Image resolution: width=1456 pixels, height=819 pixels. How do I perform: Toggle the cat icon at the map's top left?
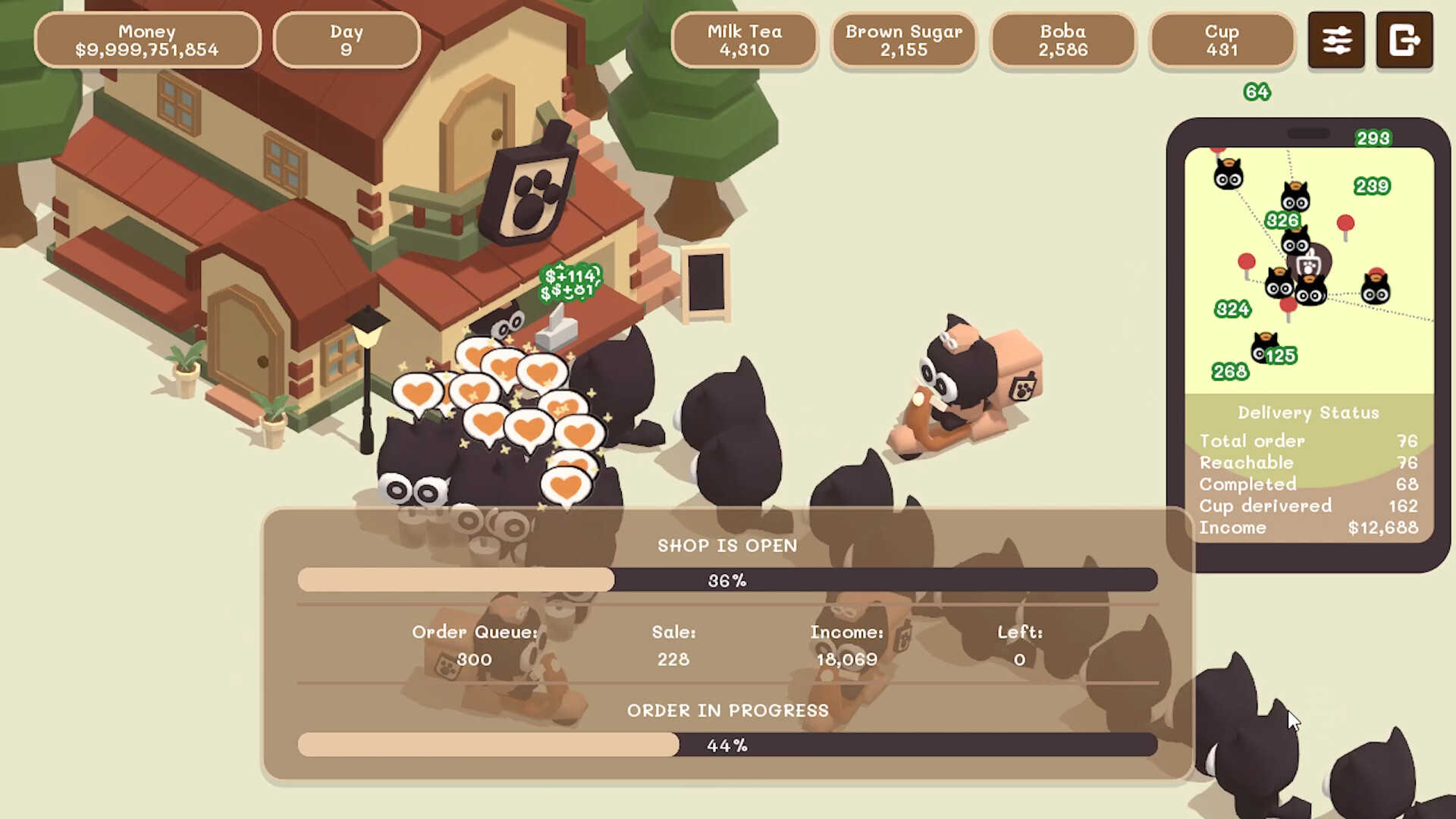point(1228,173)
